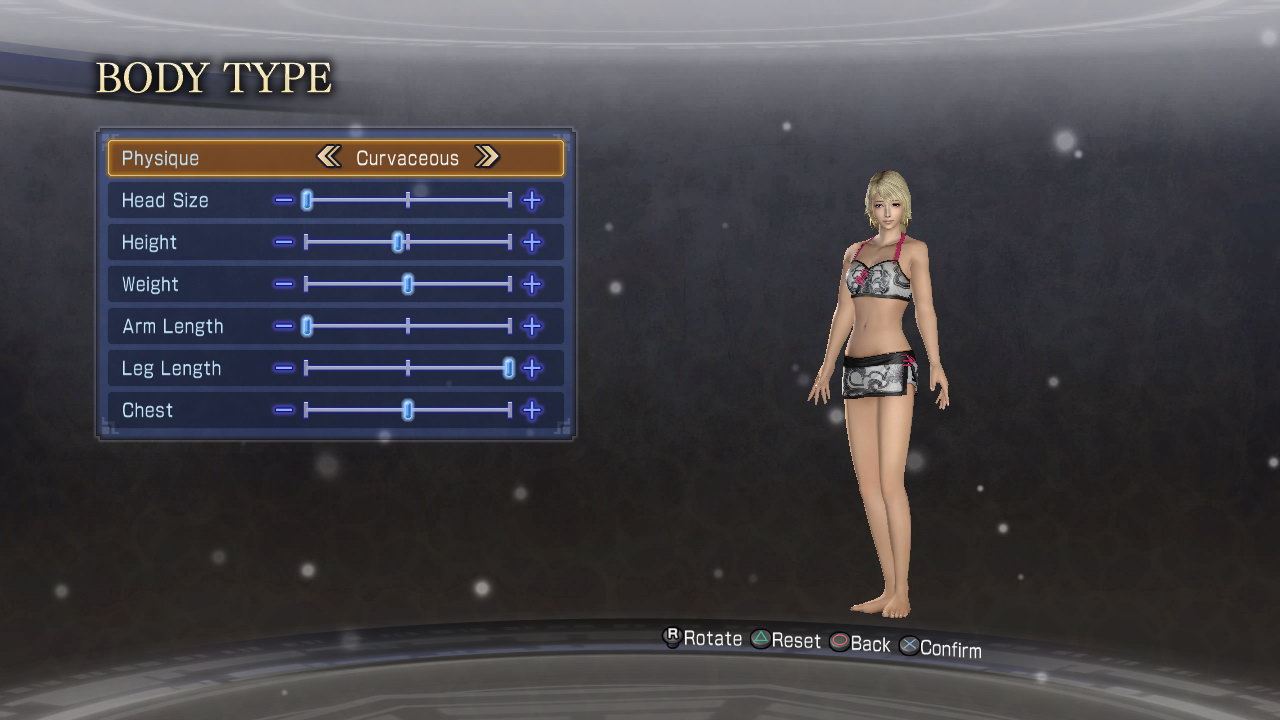Increase Arm Length with plus button

coord(532,327)
